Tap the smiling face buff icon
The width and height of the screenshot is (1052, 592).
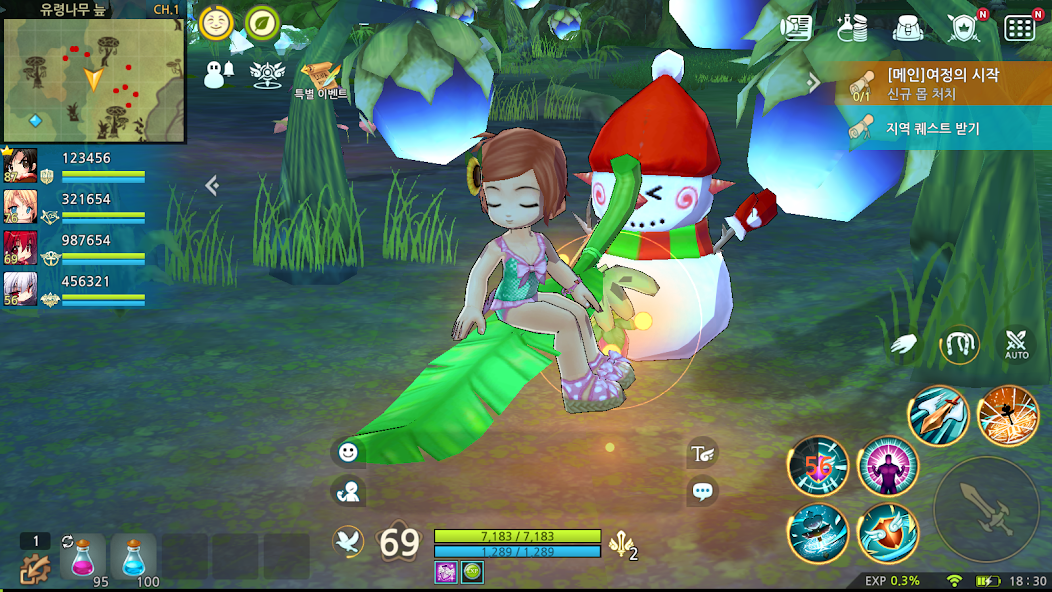click(216, 23)
